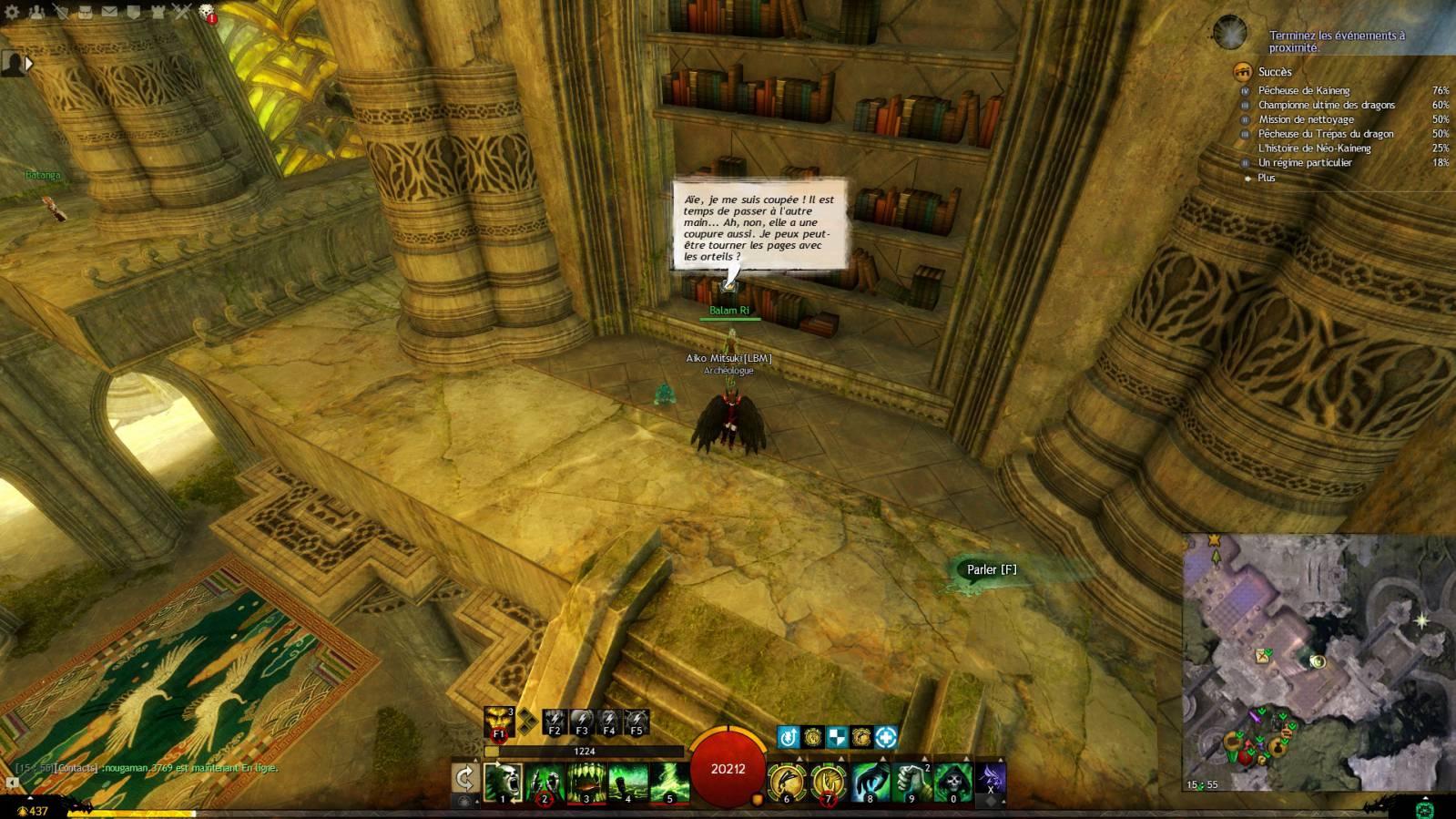This screenshot has height=819, width=1456.
Task: Expand the party portrait arrow
Action: (29, 63)
